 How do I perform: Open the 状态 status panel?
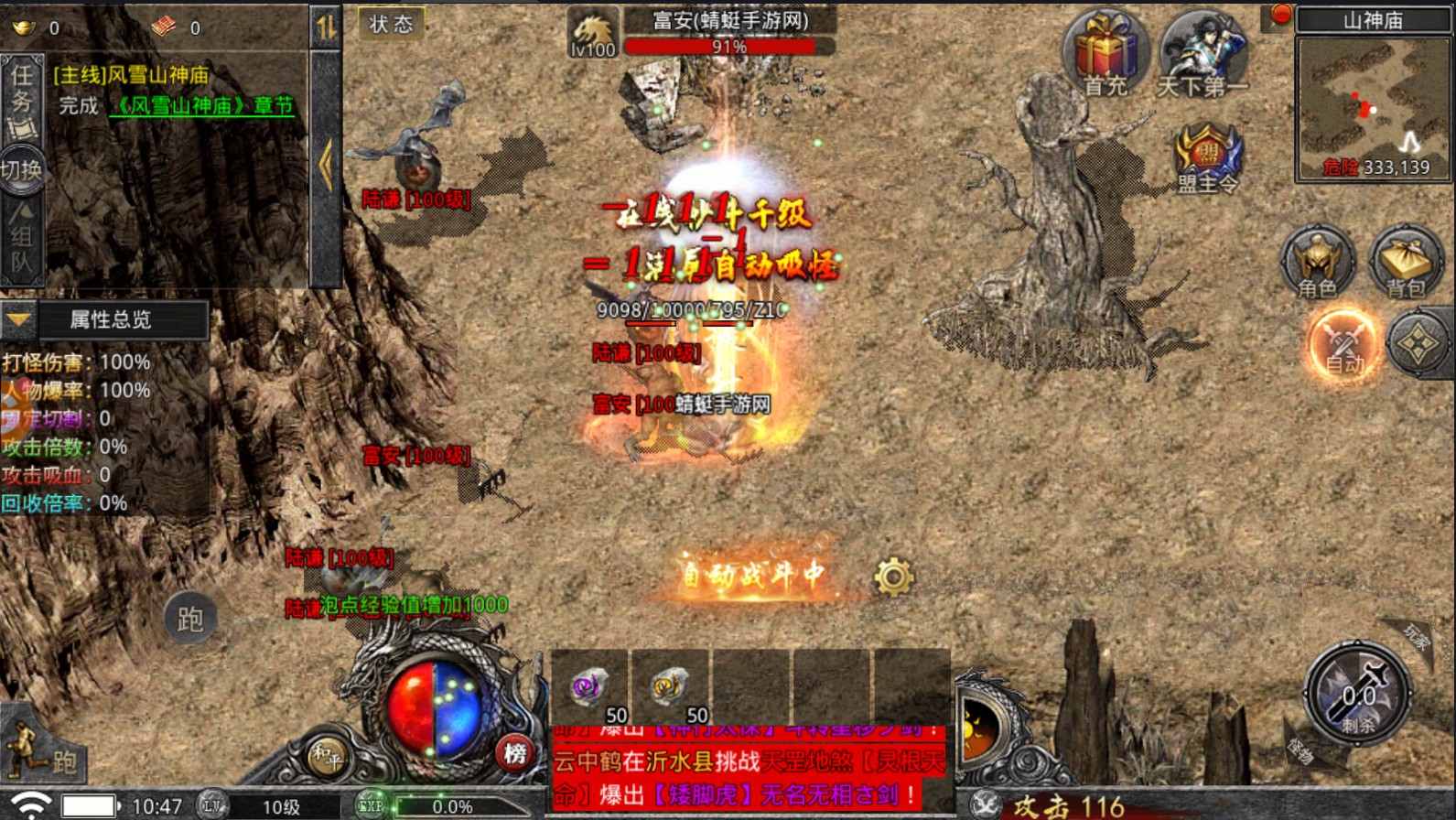point(391,25)
